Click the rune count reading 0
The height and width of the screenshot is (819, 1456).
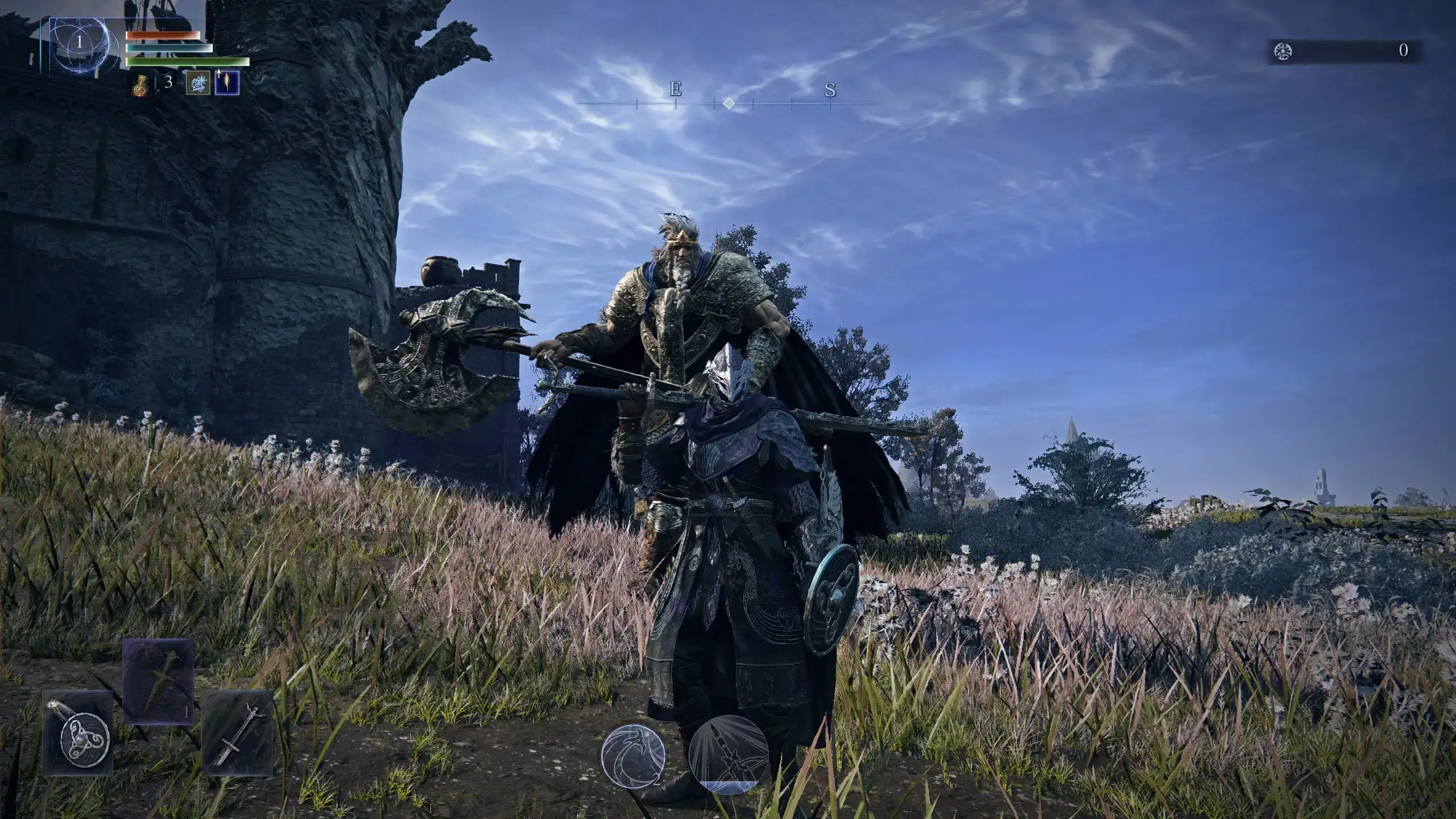point(1402,50)
